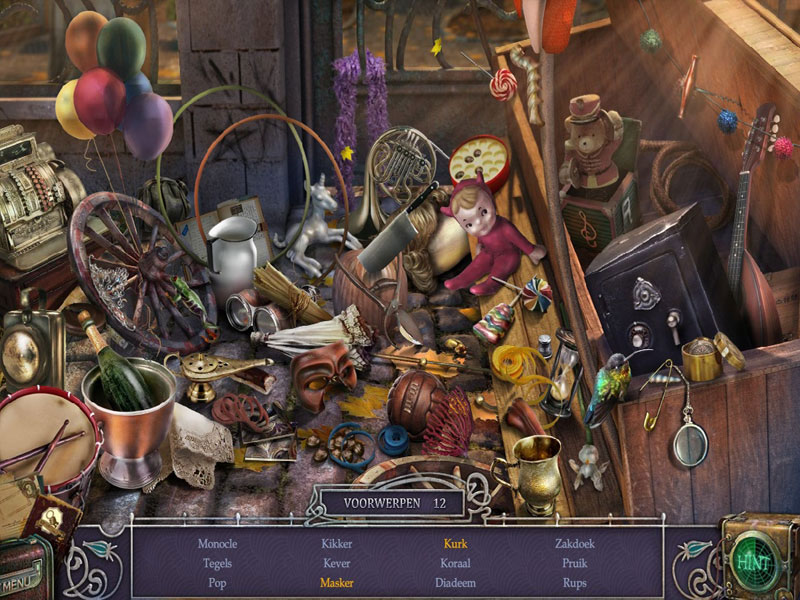Select the Zakdoek list entry
800x600 pixels.
tap(575, 544)
